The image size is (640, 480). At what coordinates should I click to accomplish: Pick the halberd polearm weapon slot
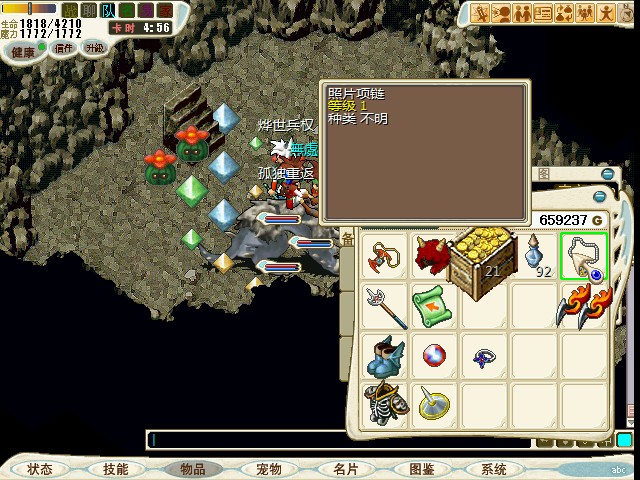pos(384,305)
